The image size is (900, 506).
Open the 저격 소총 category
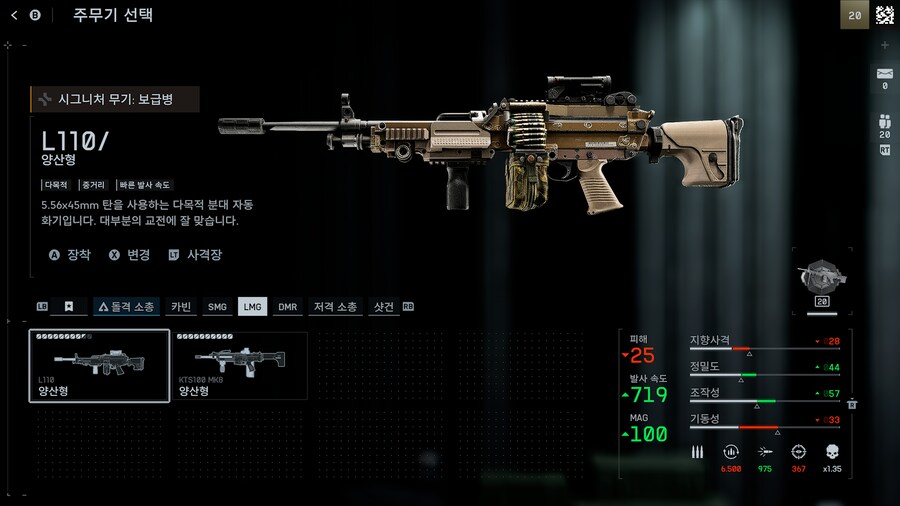click(335, 307)
